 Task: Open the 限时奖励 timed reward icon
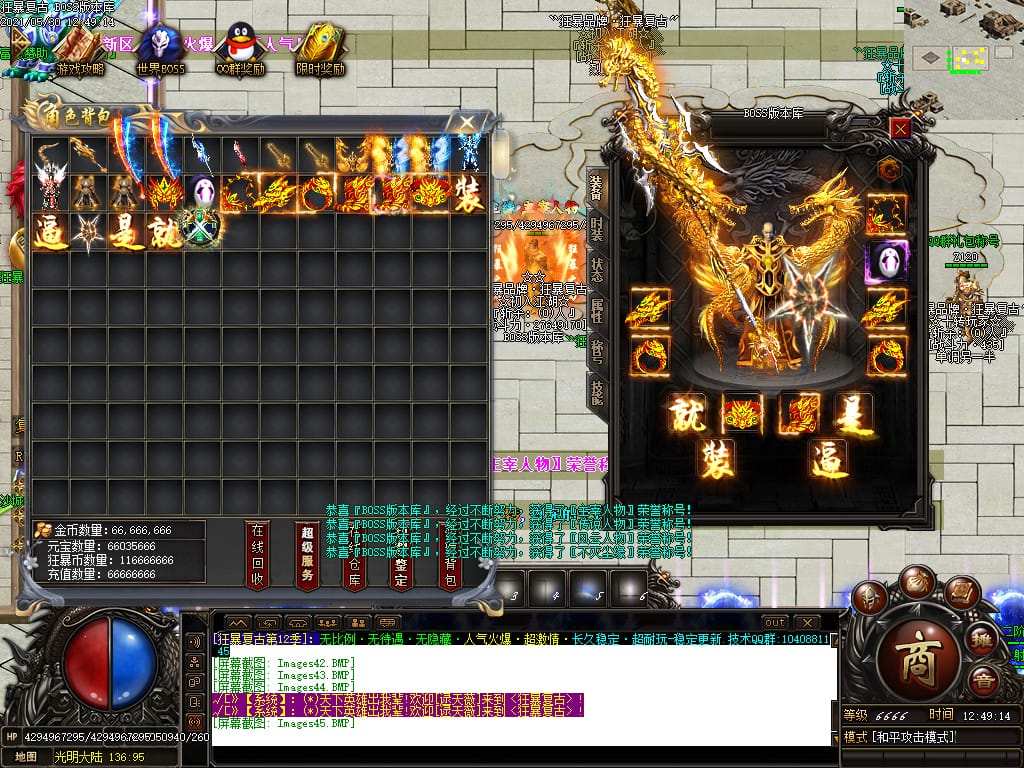tap(320, 52)
